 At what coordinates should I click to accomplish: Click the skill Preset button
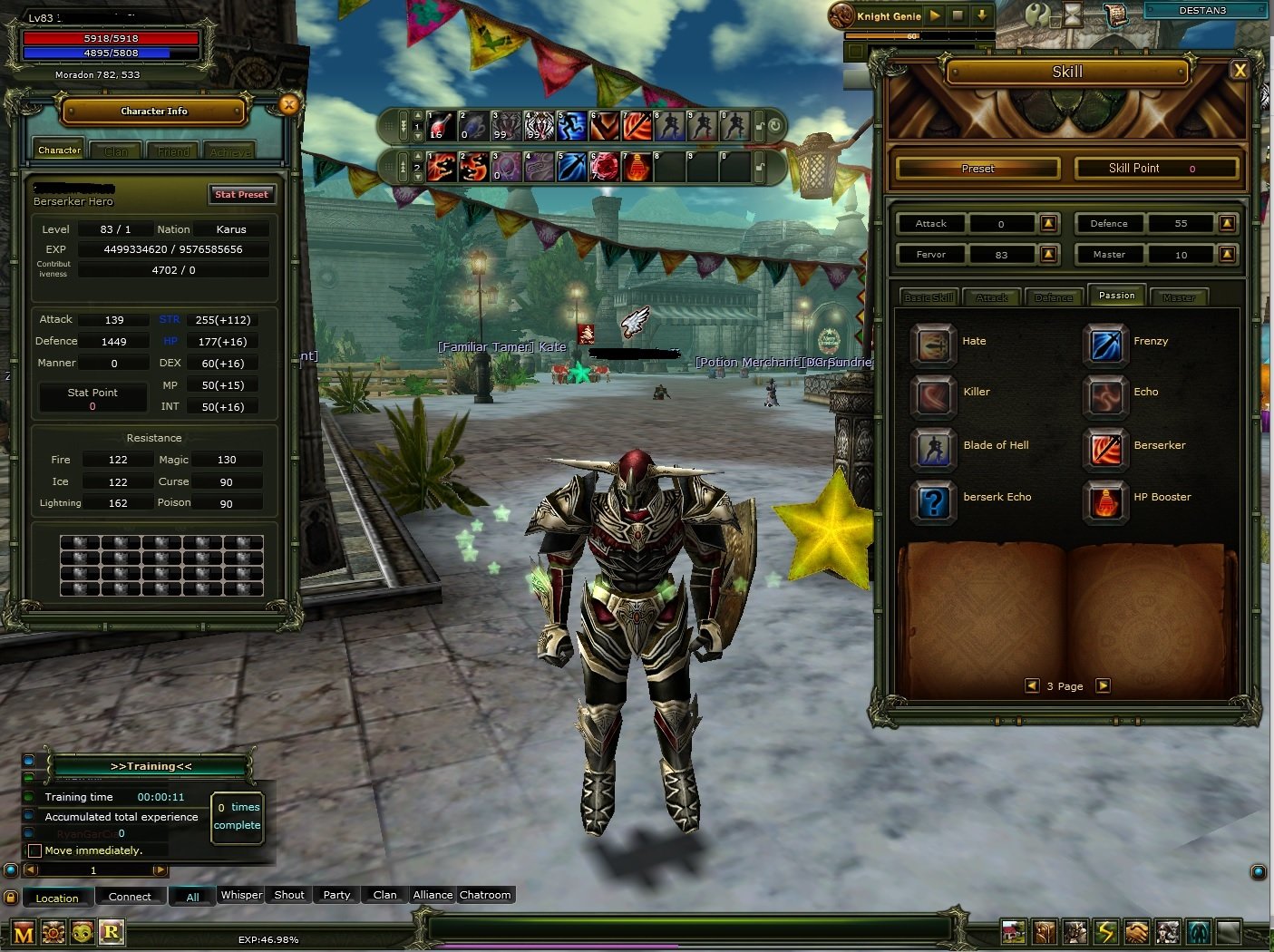point(977,169)
